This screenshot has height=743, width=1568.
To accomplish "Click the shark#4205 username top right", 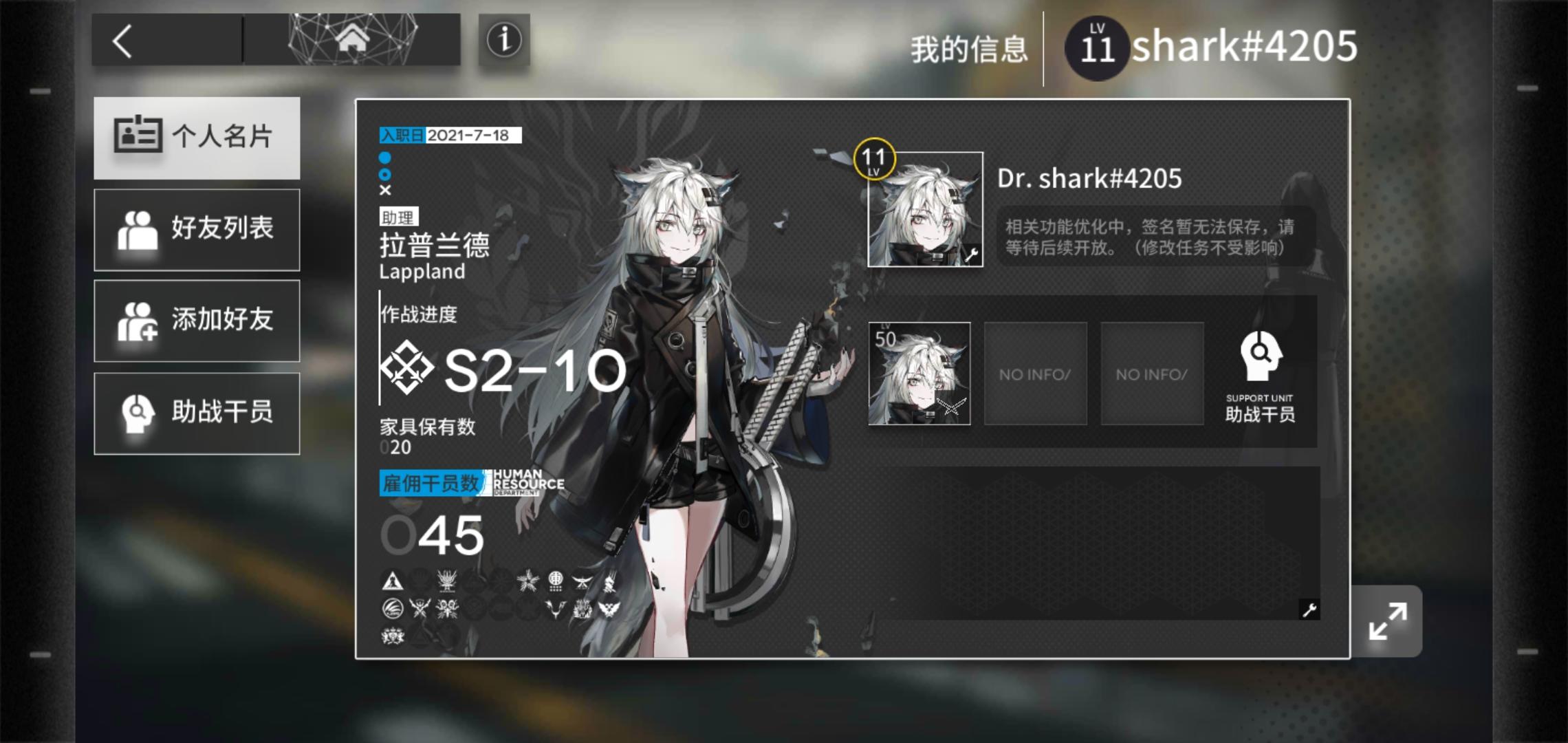I will point(1243,44).
